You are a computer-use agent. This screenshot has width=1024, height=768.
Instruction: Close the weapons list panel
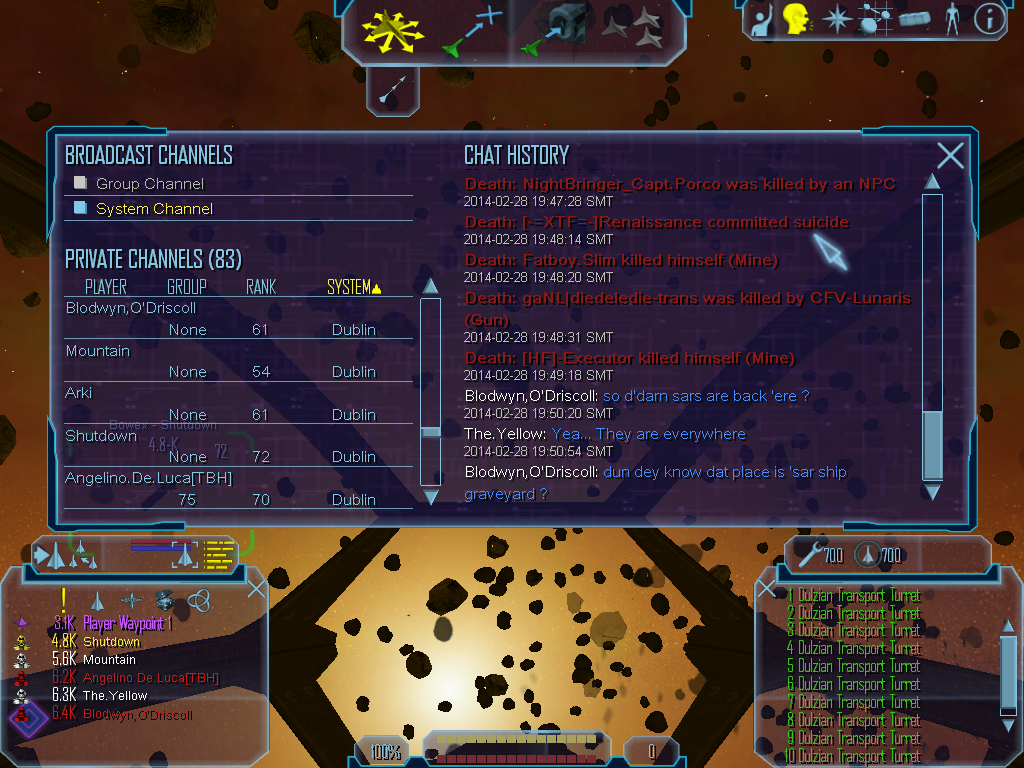click(768, 589)
